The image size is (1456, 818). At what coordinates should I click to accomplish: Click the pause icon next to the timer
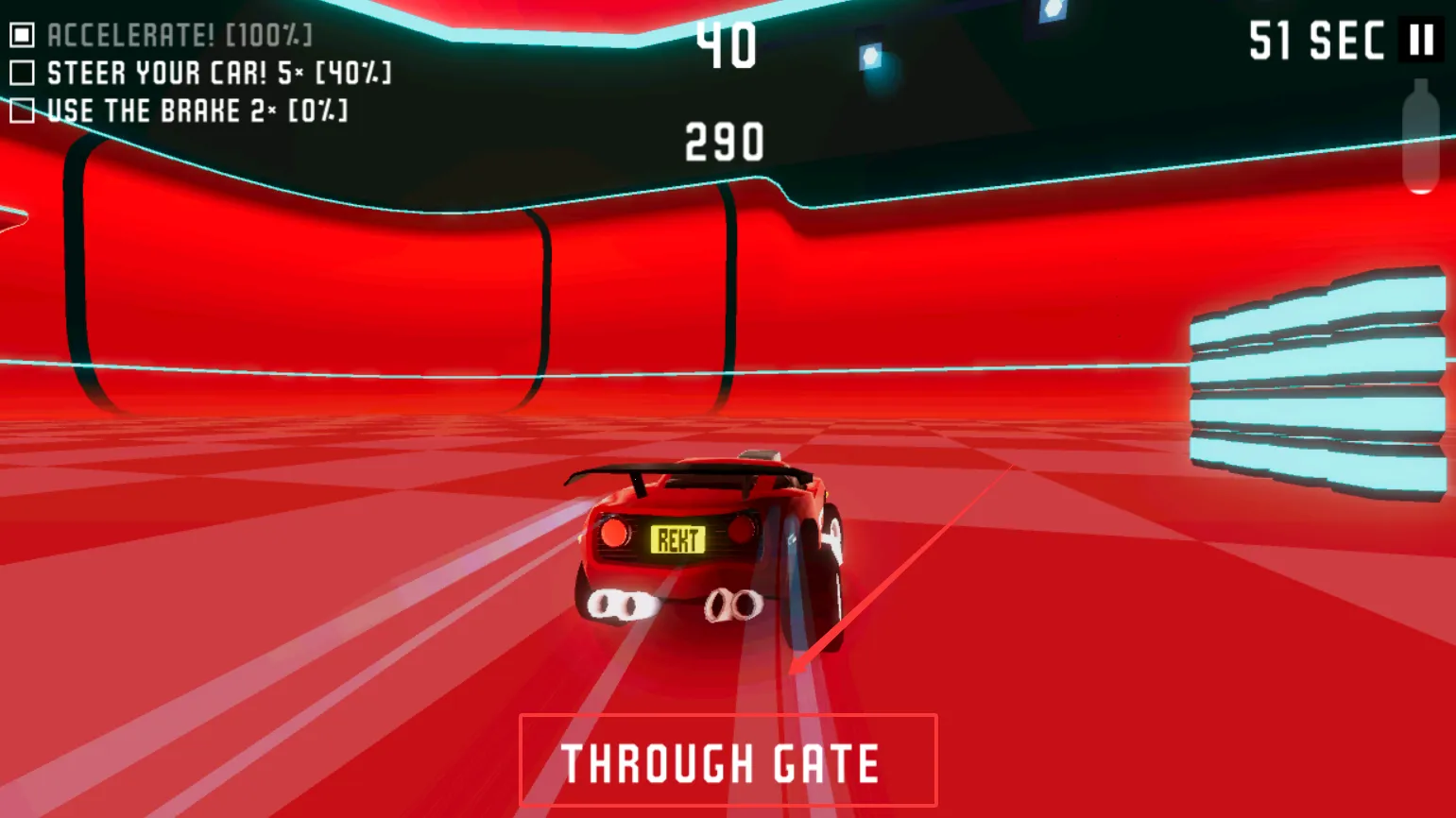(x=1421, y=42)
